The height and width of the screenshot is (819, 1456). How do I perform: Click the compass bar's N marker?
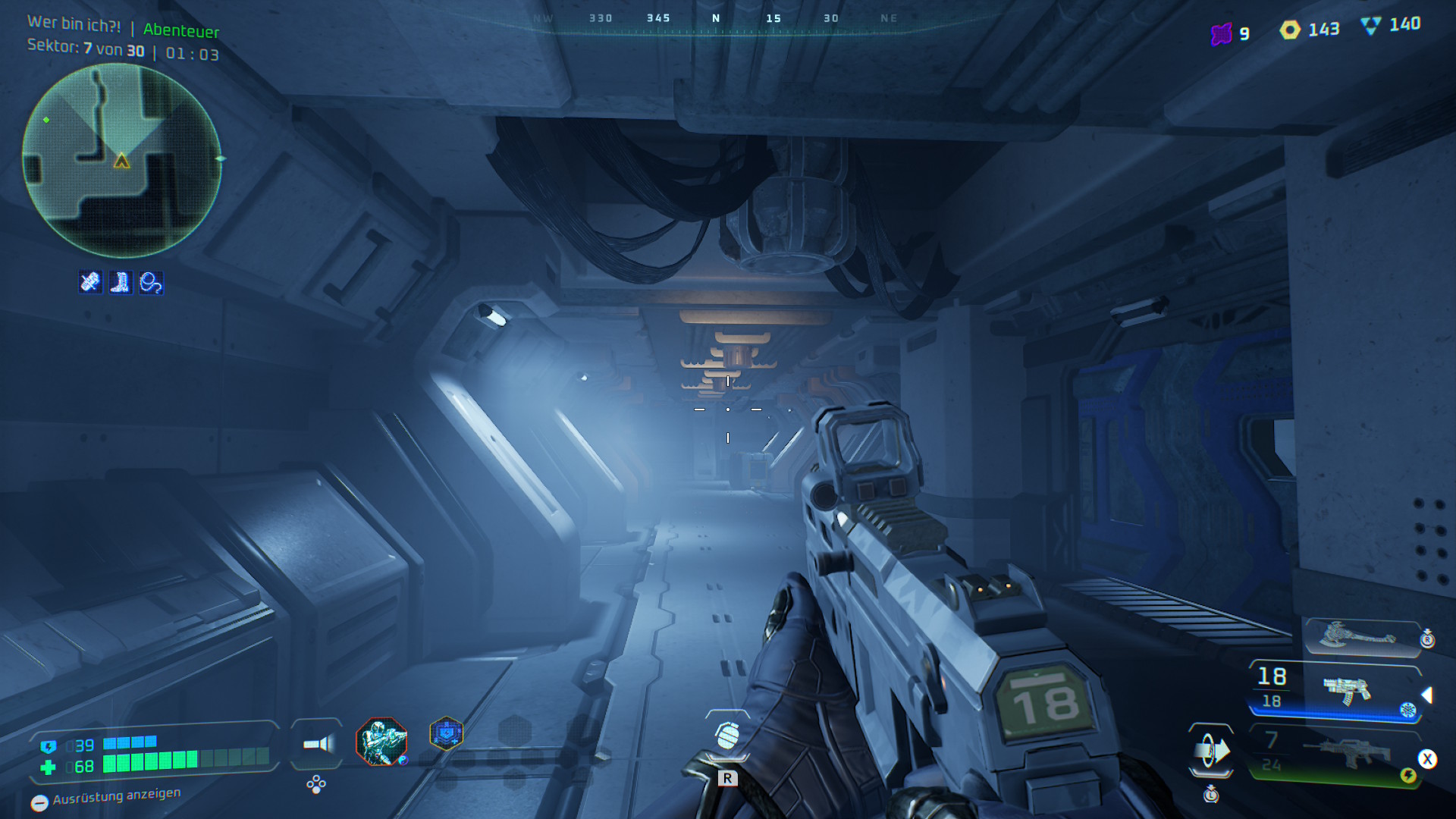click(x=716, y=18)
